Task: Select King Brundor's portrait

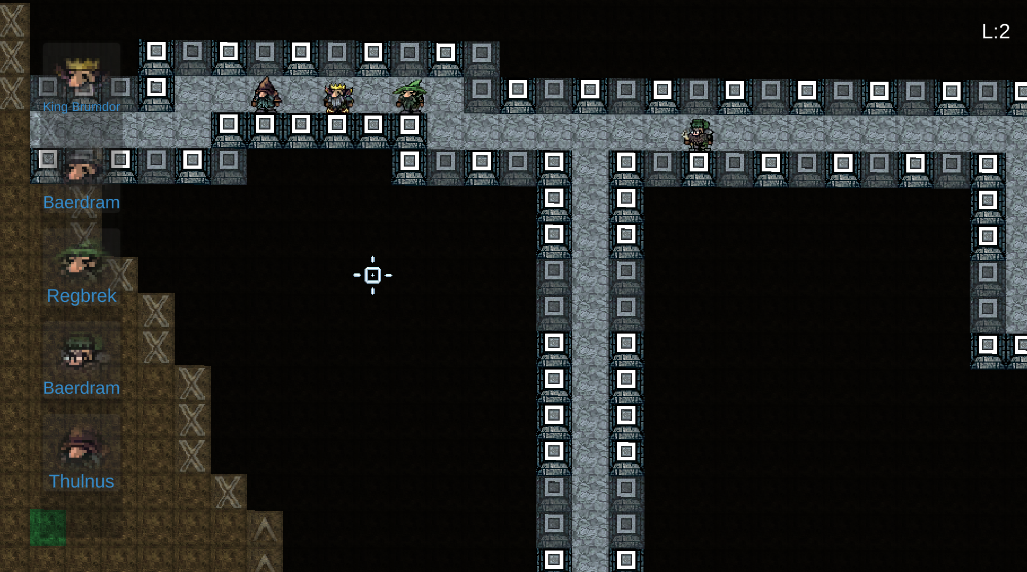Action: 81,77
